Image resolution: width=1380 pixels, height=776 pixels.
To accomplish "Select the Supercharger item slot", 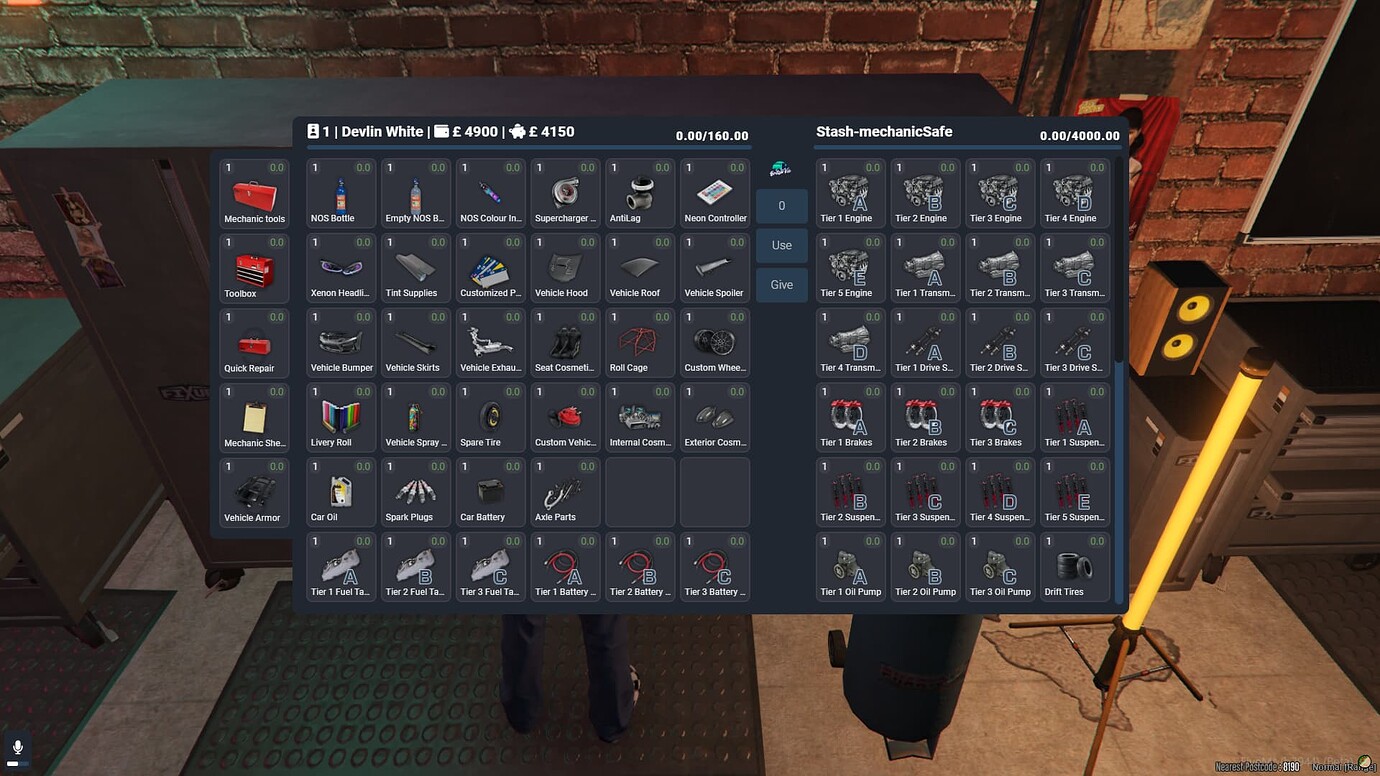I will click(x=565, y=190).
